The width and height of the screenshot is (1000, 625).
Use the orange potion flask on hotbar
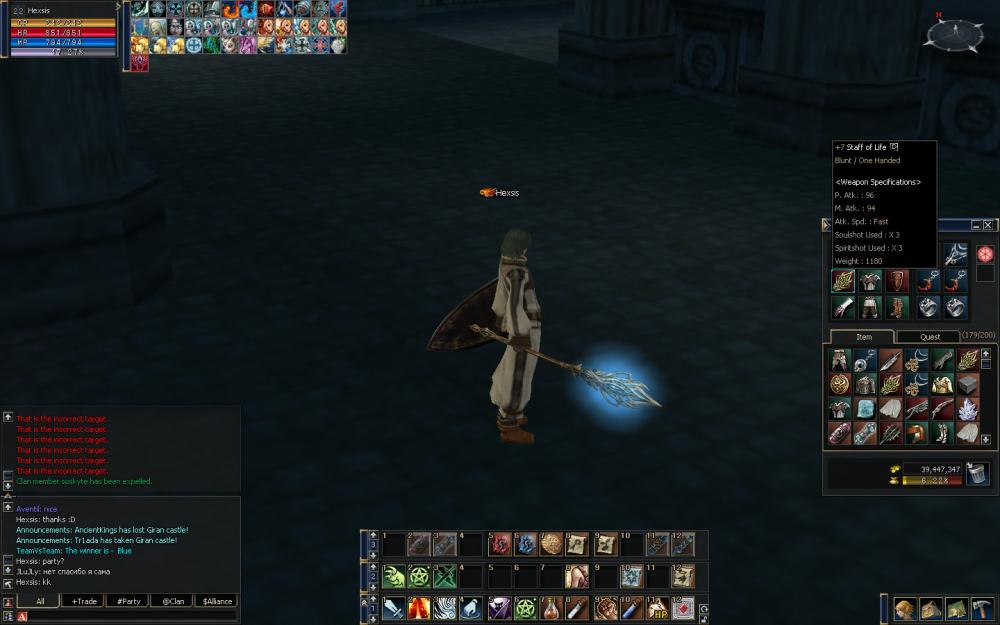point(550,607)
